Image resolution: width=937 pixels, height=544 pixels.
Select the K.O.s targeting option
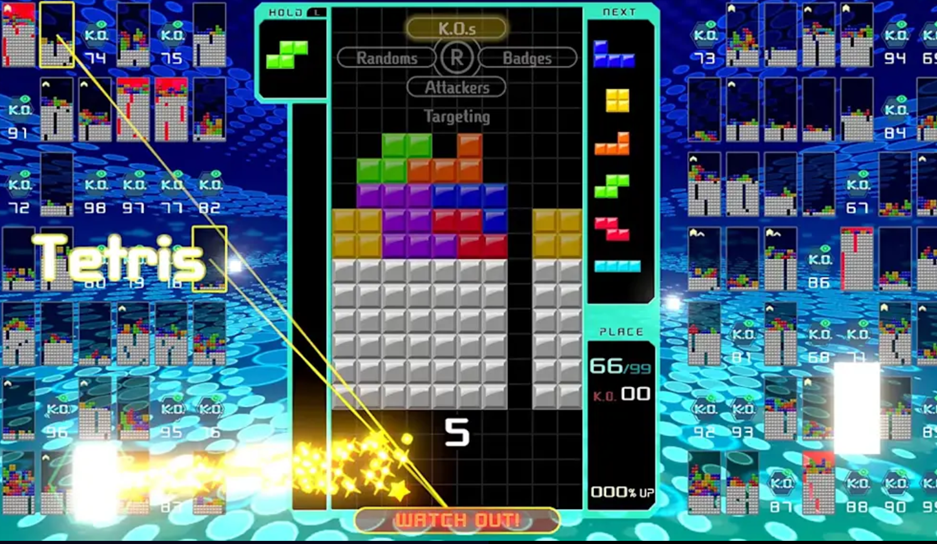click(456, 28)
